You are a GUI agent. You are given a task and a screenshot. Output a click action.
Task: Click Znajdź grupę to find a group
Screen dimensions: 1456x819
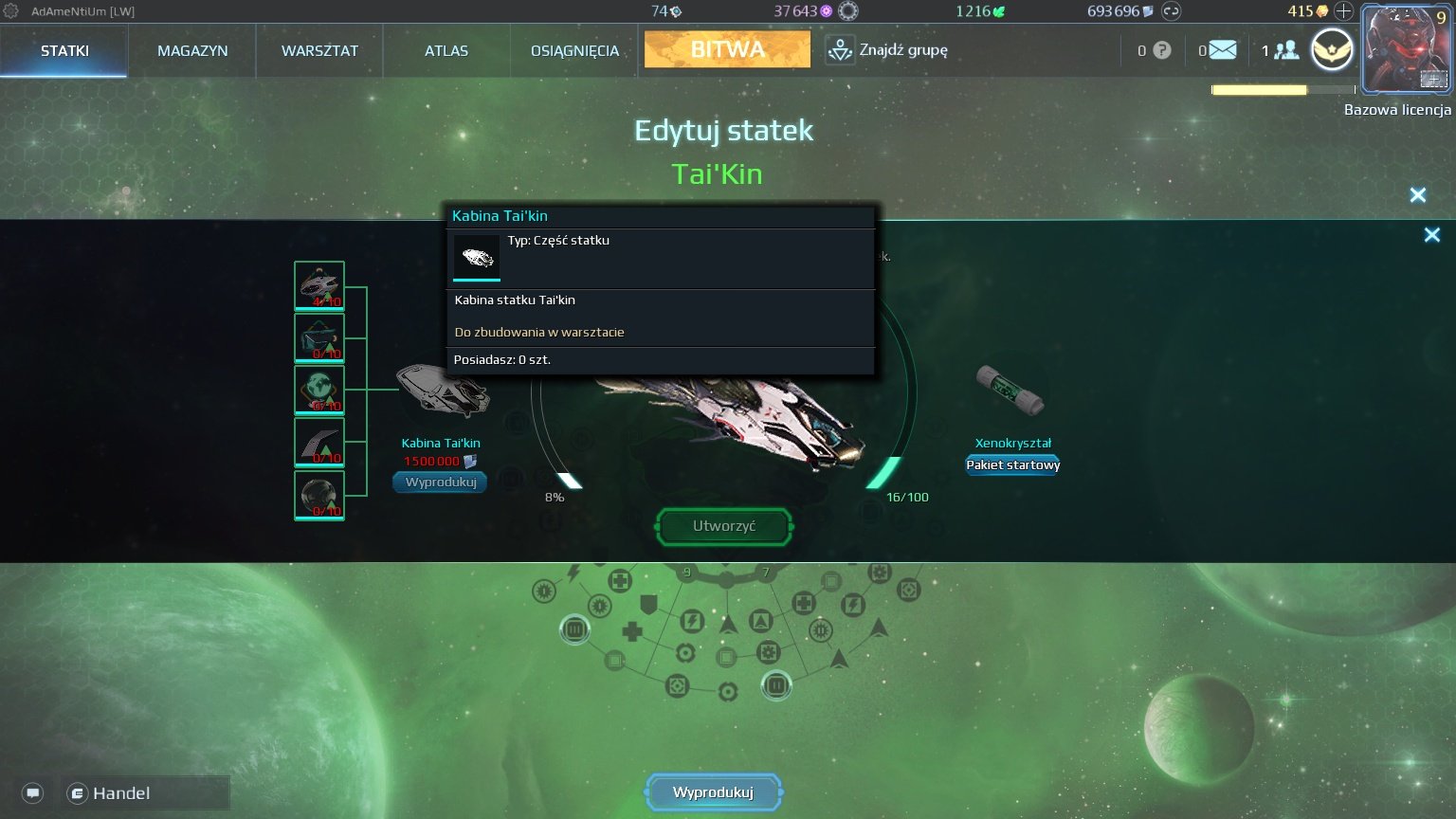click(x=887, y=50)
